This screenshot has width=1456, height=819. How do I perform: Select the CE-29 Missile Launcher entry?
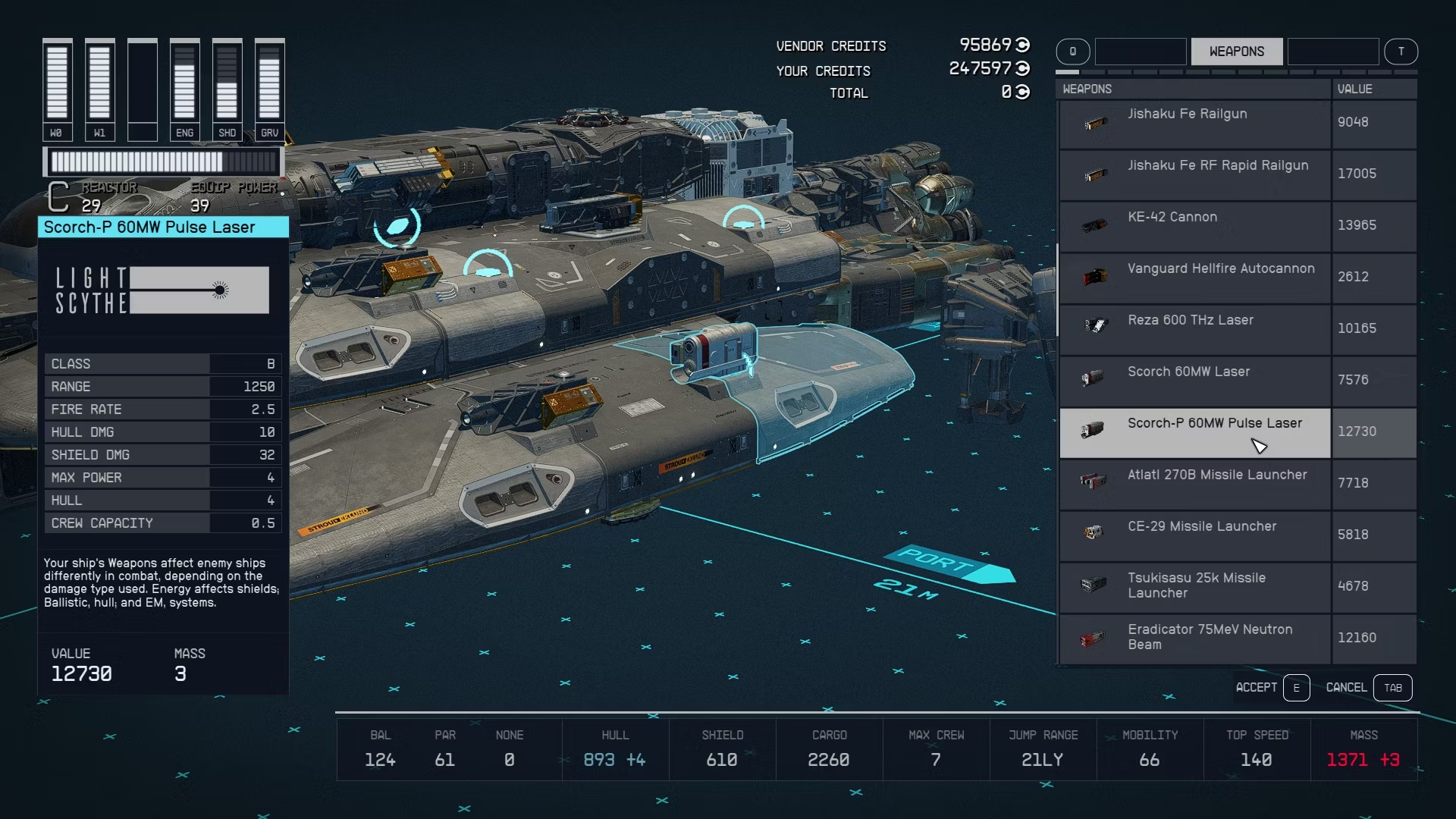[x=1195, y=535]
